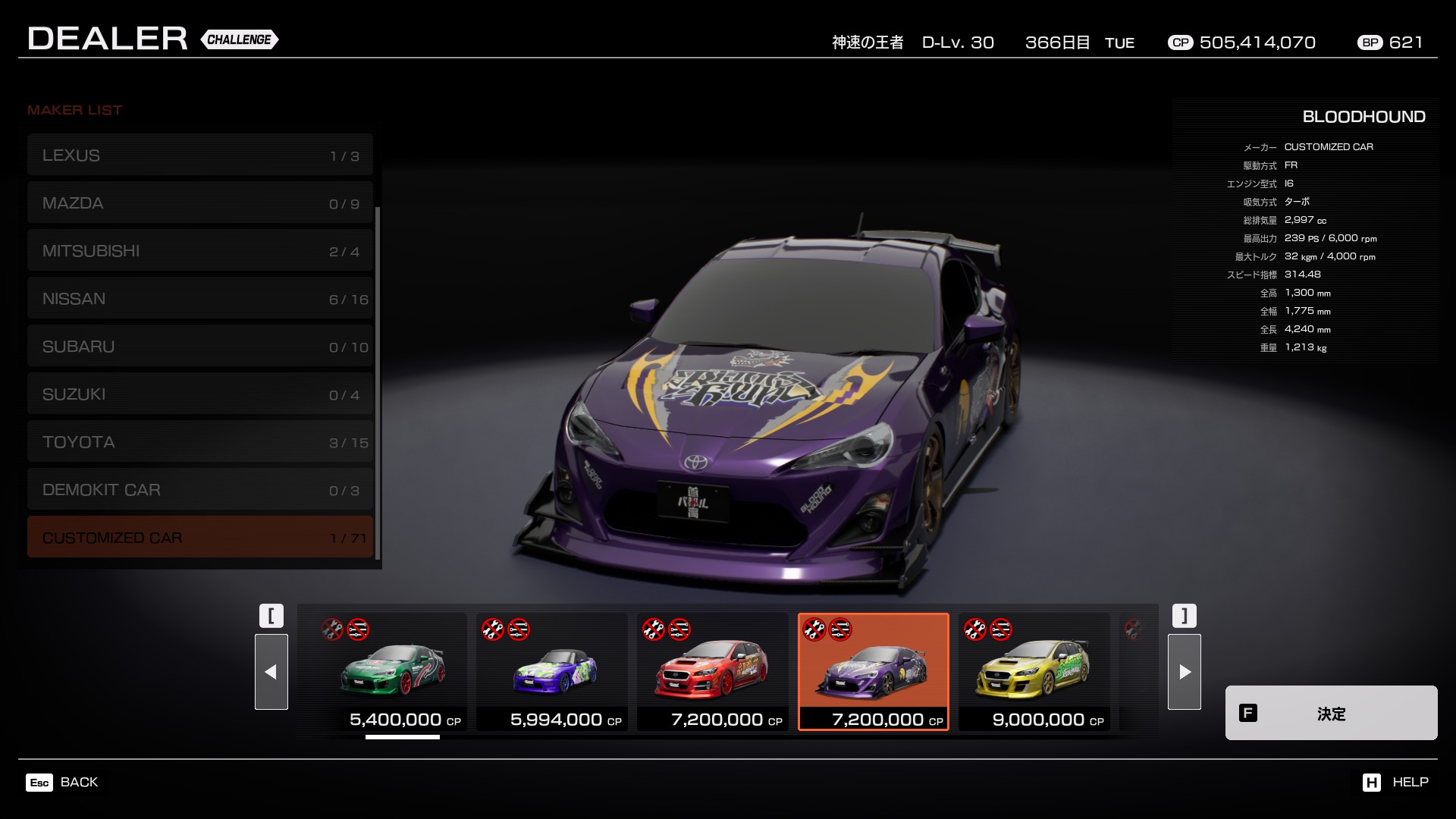Select the purple Bloodhound car thumbnail
The height and width of the screenshot is (819, 1456).
click(x=874, y=672)
